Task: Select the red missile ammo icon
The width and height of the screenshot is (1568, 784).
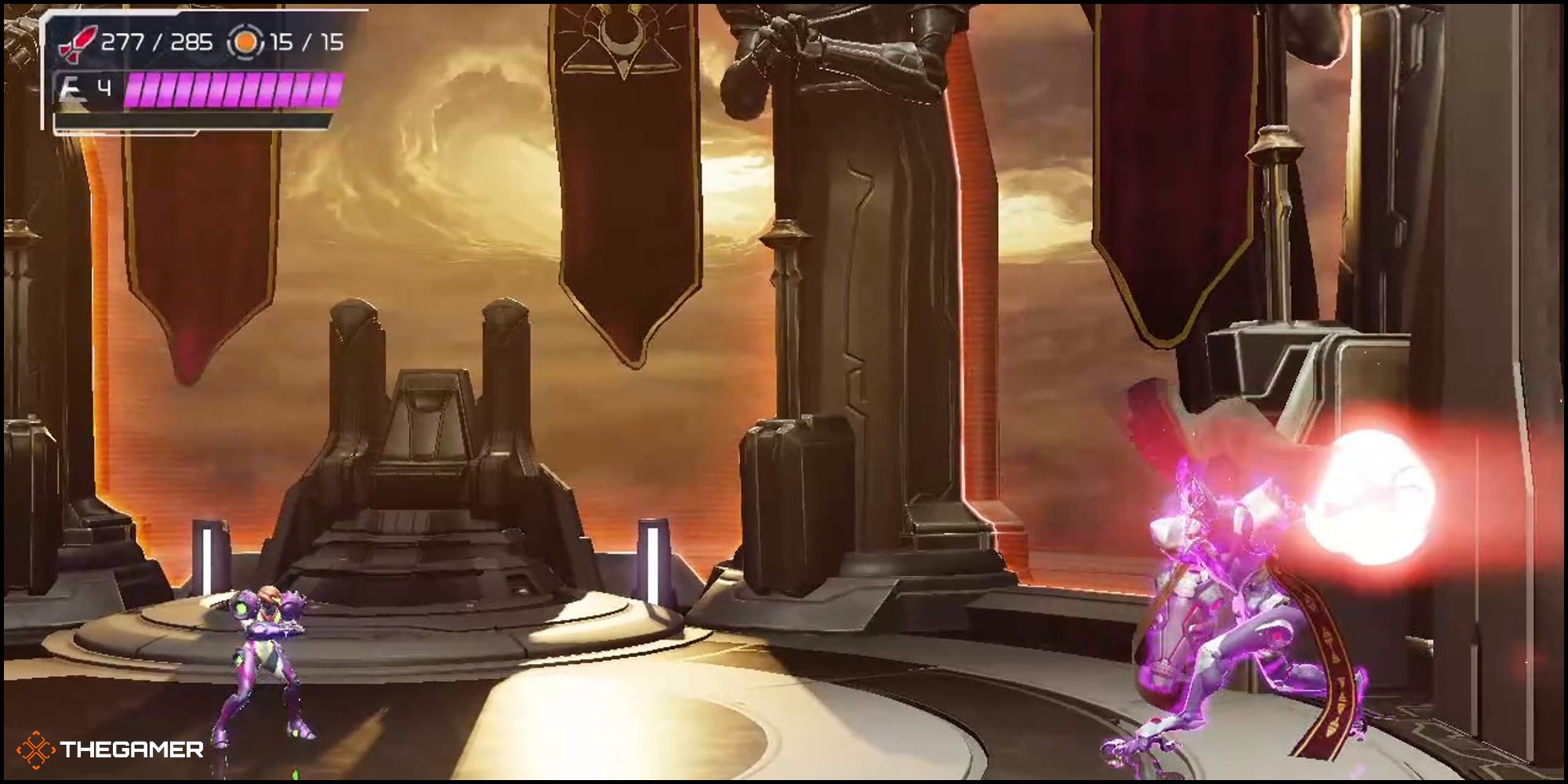Action: [78, 43]
